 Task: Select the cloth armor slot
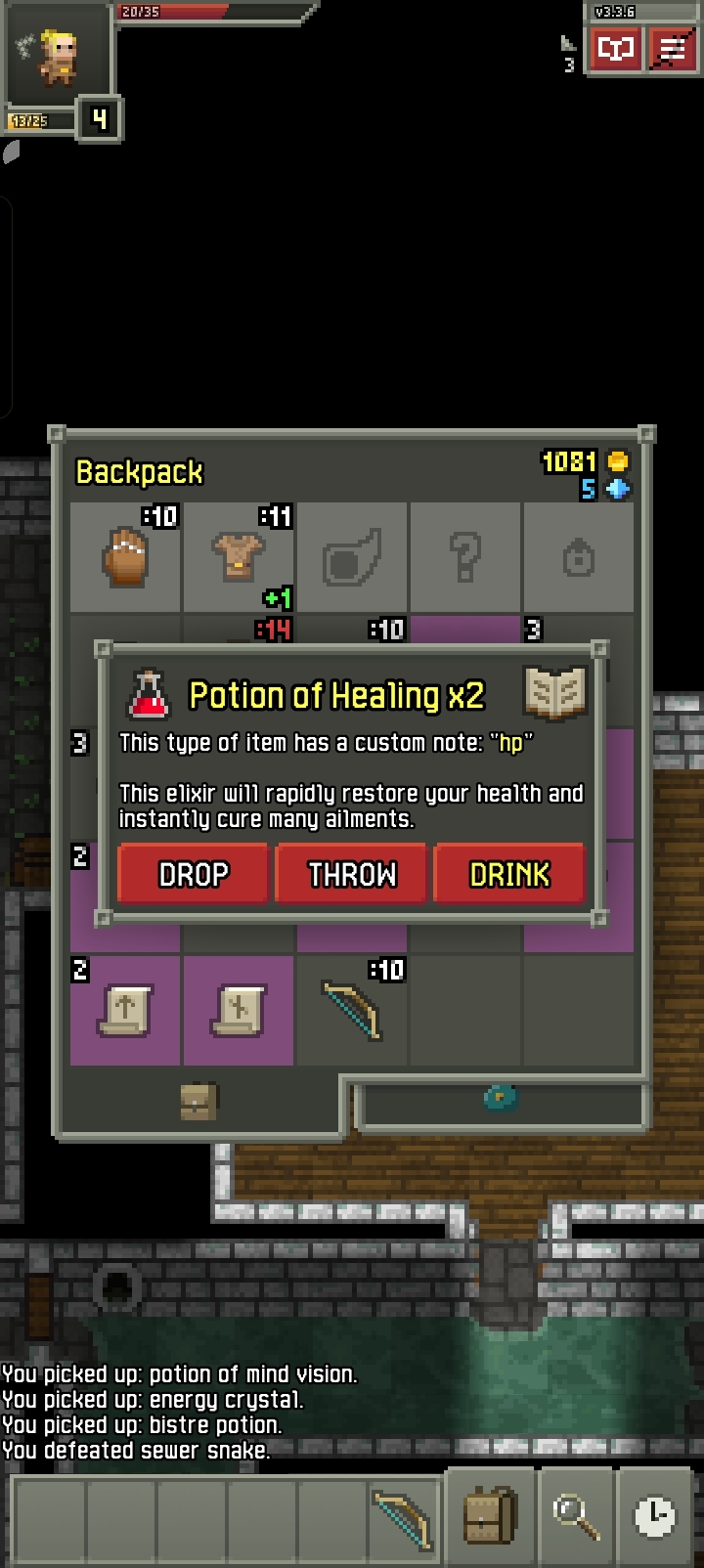point(239,557)
